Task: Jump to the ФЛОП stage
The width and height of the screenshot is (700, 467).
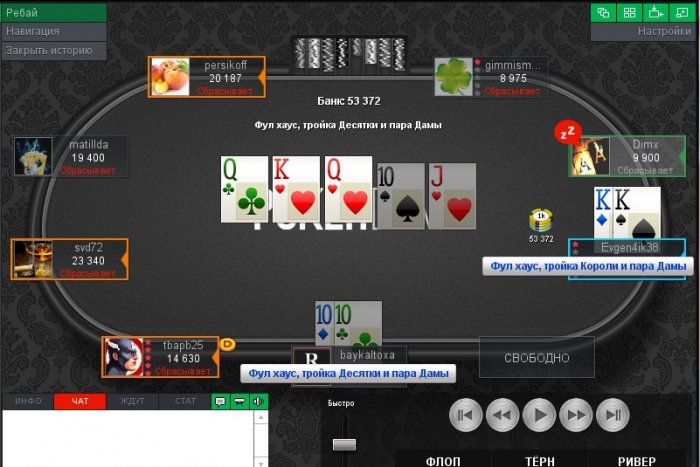Action: pos(444,461)
